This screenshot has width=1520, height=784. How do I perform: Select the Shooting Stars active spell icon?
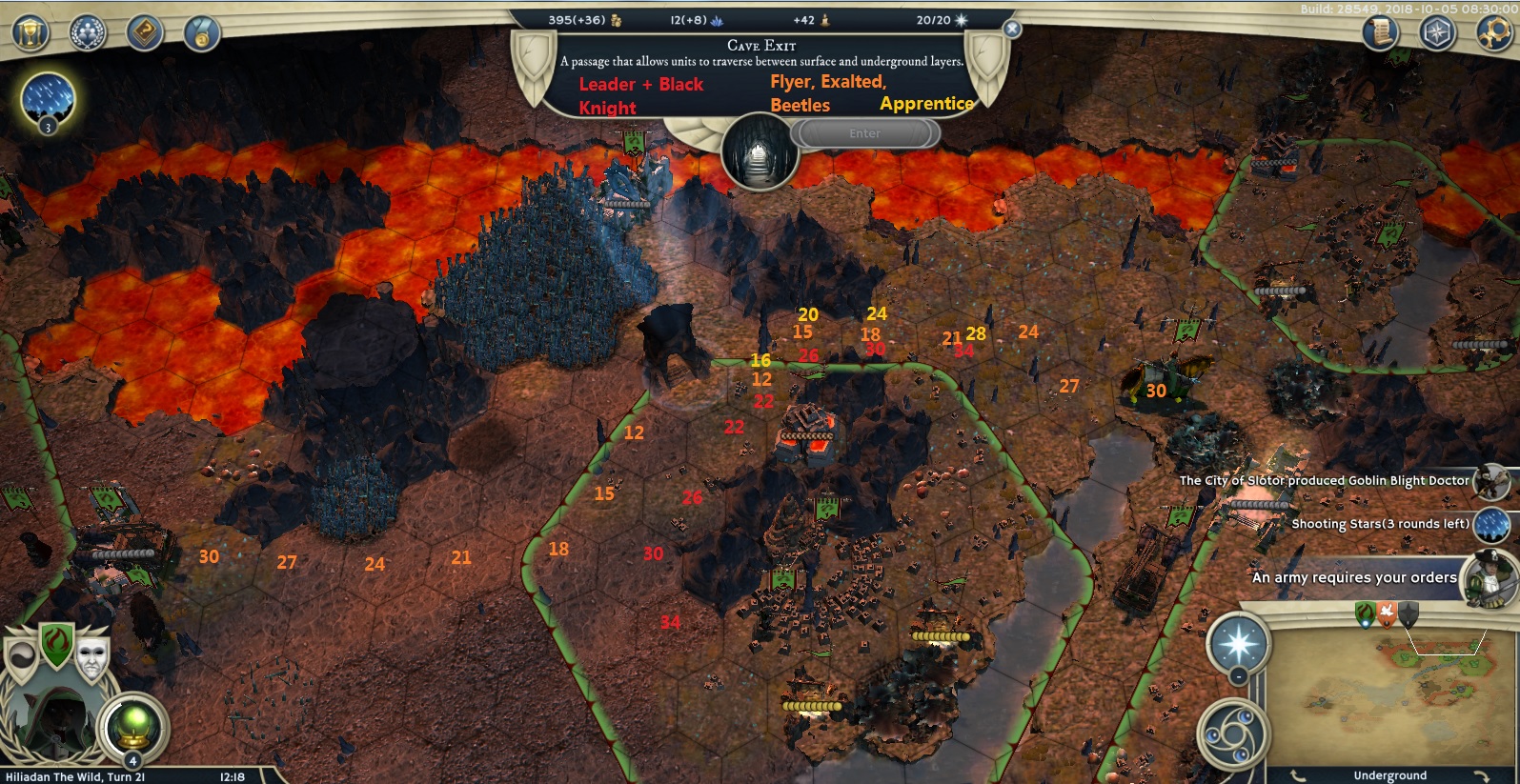point(47,98)
